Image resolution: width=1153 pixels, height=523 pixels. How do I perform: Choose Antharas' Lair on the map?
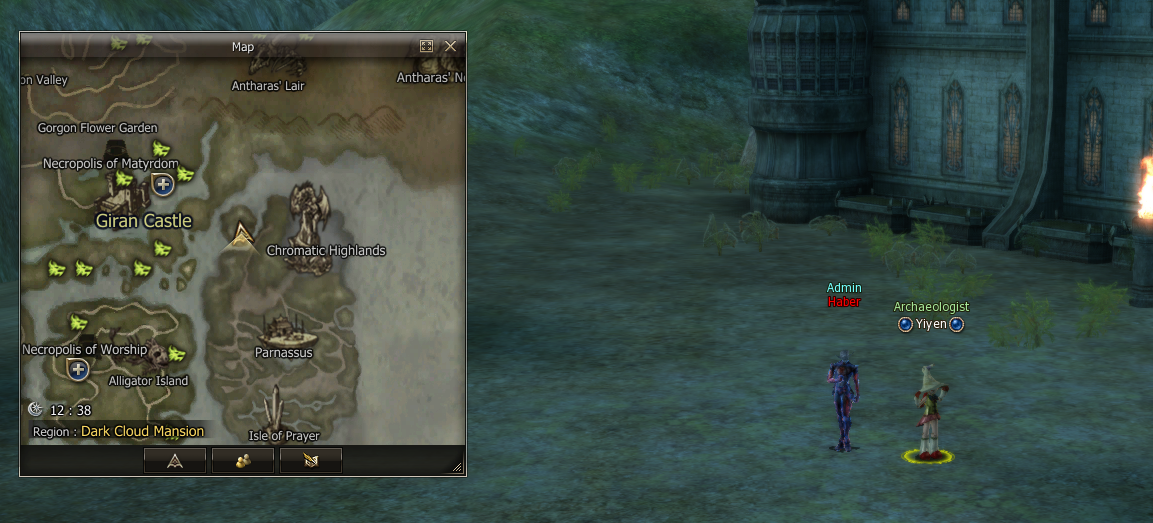point(268,86)
